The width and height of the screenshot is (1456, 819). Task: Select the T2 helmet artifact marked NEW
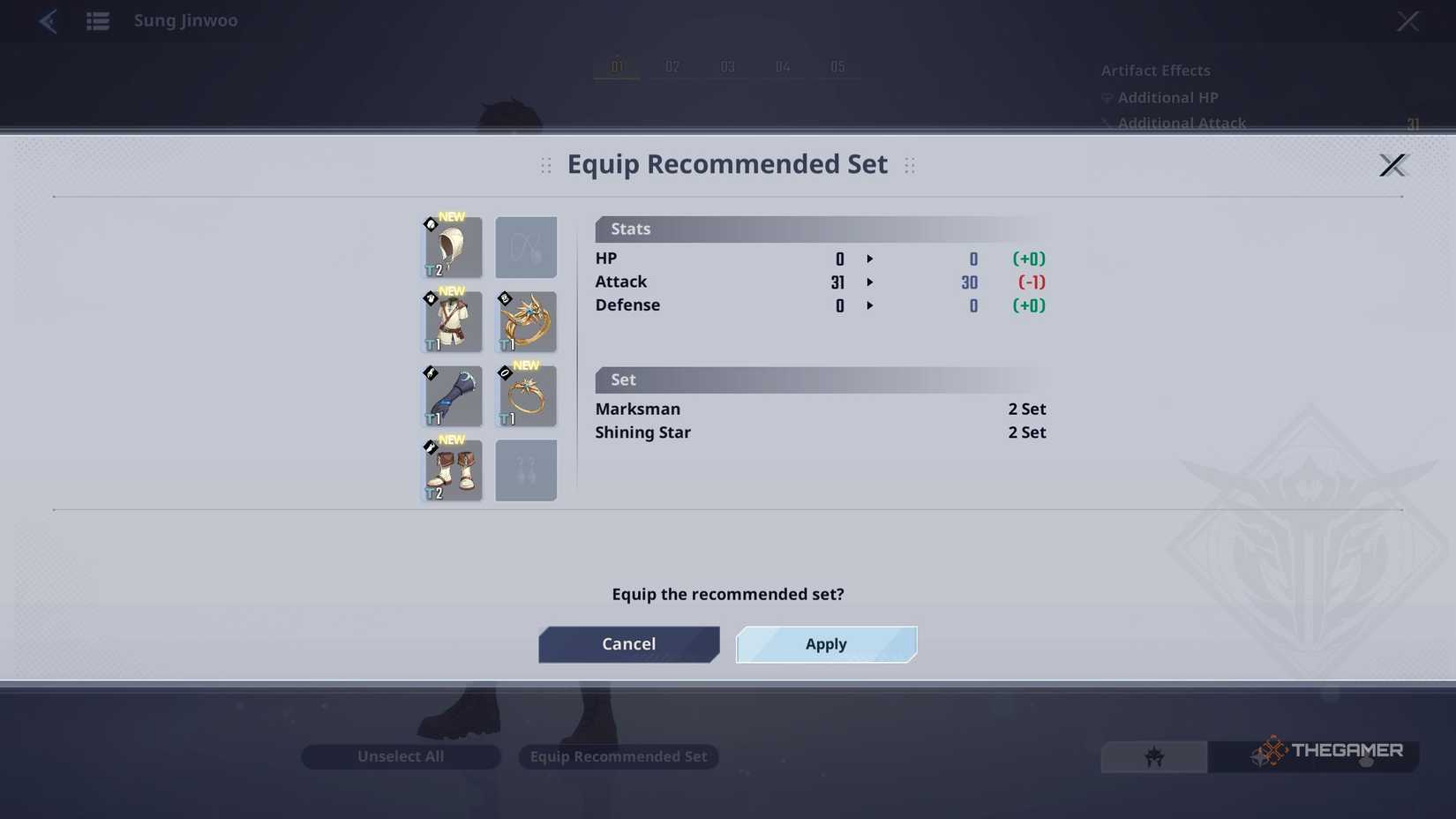pos(452,247)
